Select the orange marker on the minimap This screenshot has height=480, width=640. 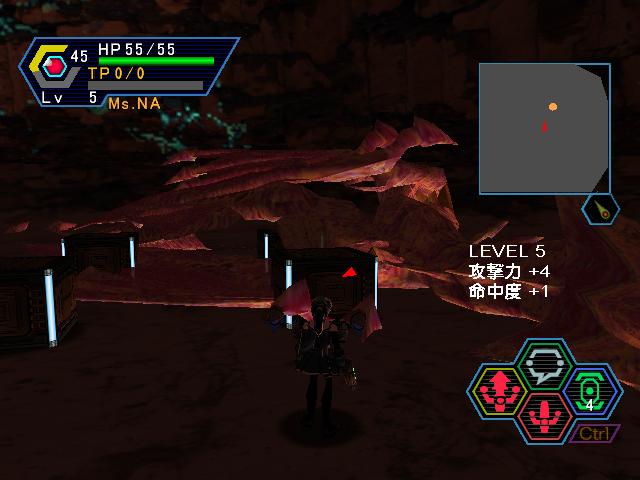(x=553, y=106)
